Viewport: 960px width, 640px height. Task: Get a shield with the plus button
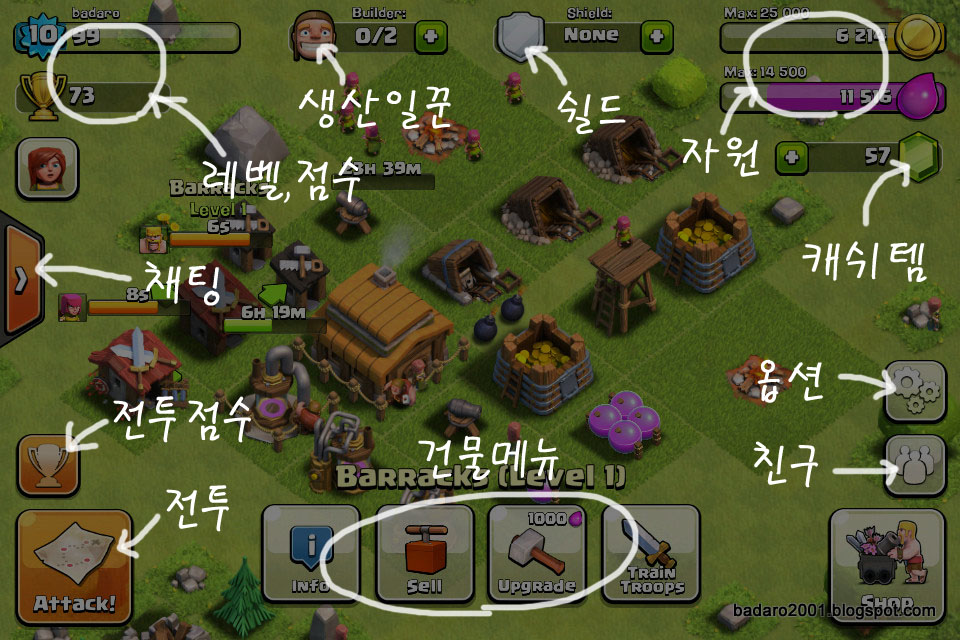[x=657, y=35]
